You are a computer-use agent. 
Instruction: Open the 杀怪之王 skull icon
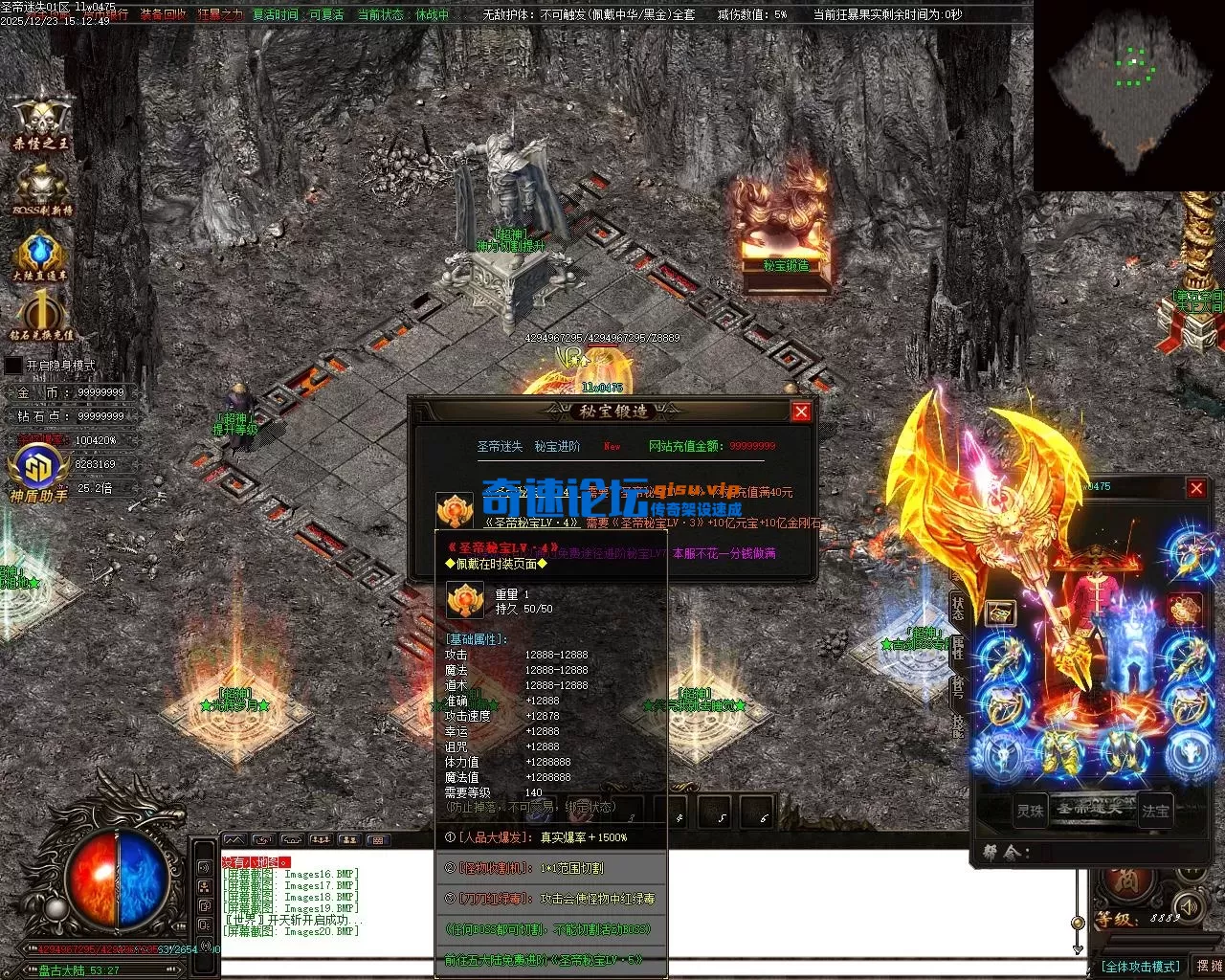(x=40, y=119)
